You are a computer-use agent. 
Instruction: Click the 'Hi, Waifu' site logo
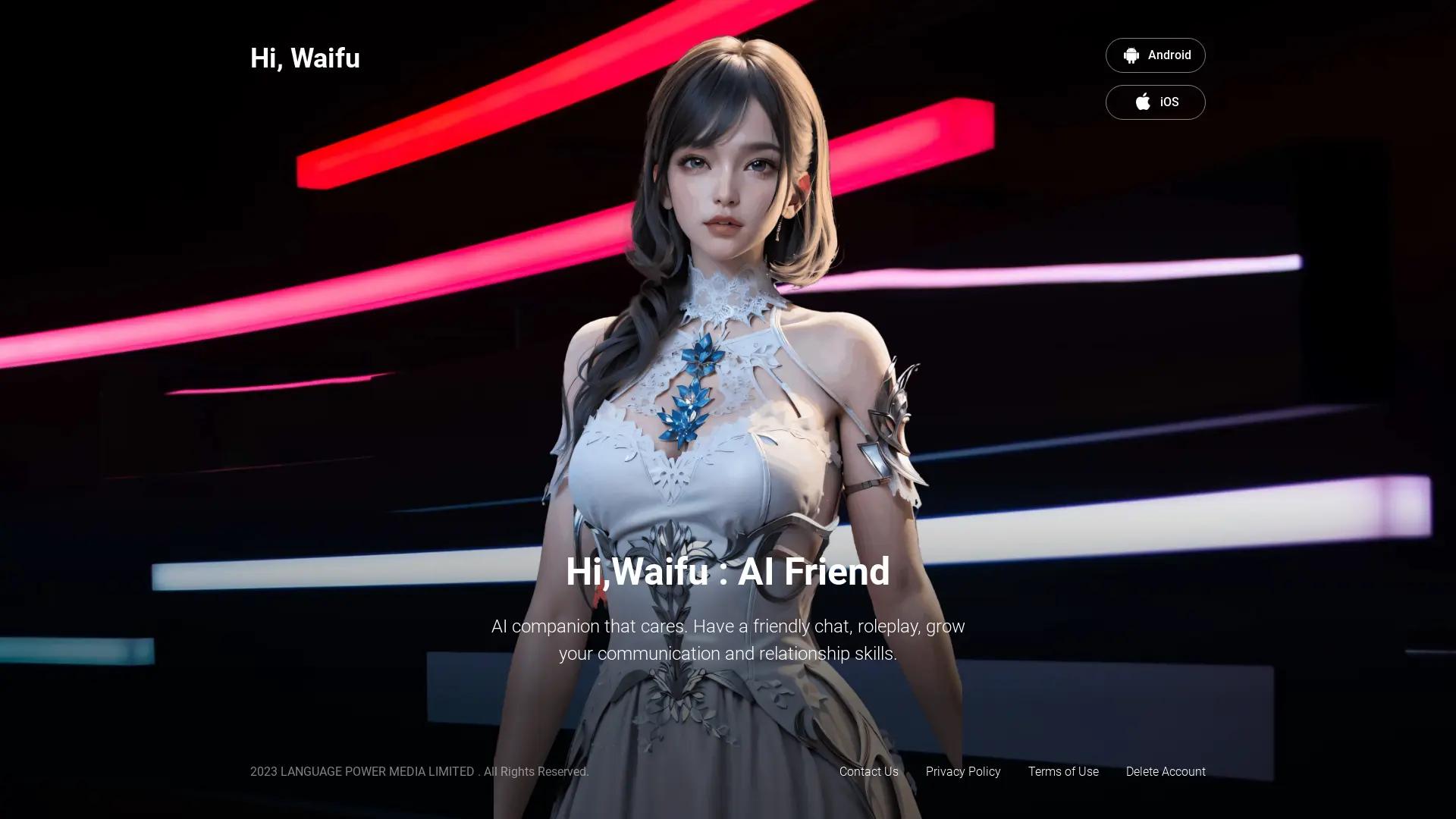point(305,58)
